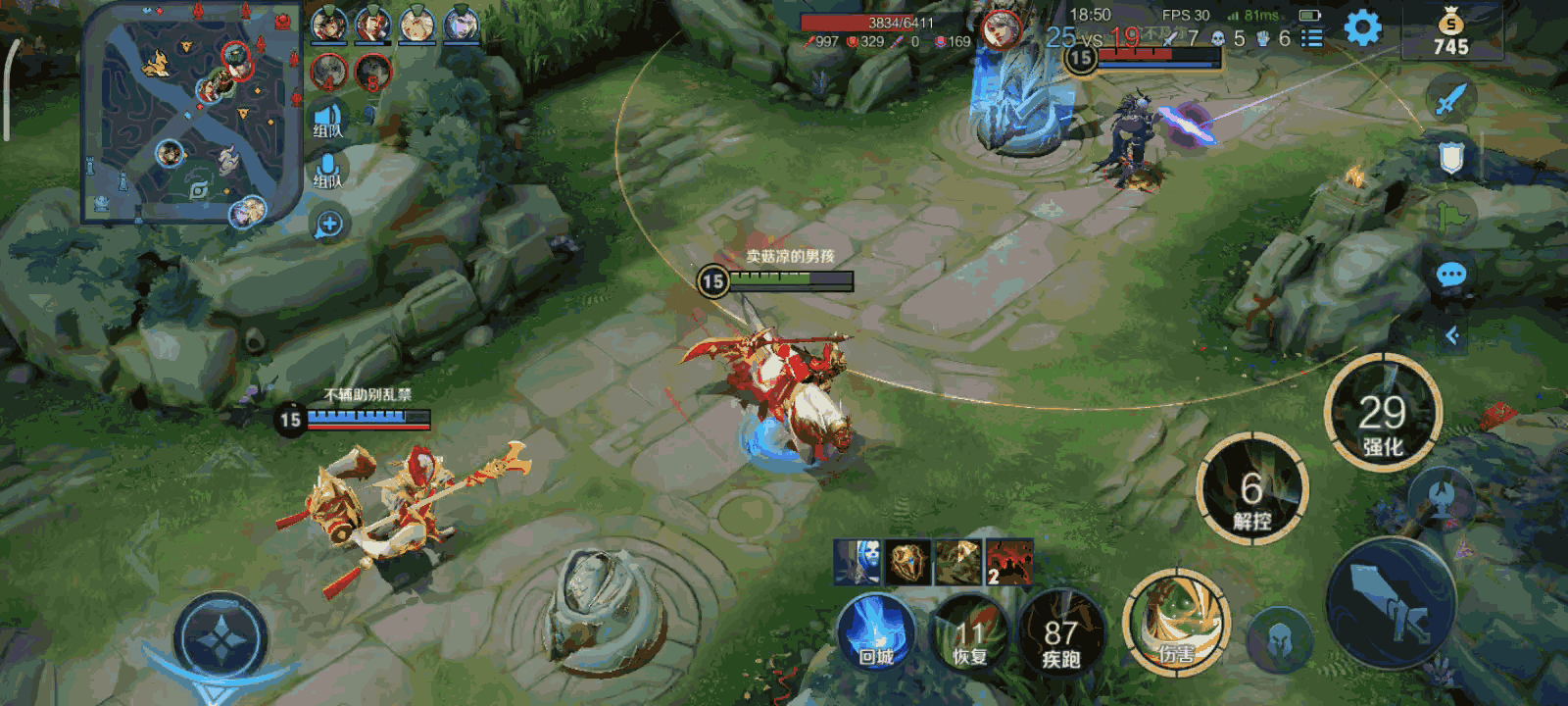Send the green flag gather signal

(x=1451, y=215)
